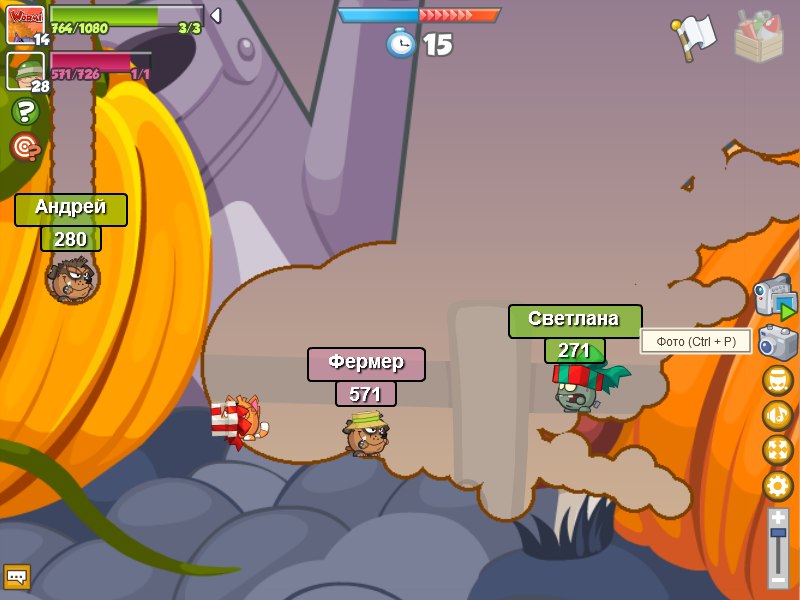Open settings with the gear button
Image resolution: width=800 pixels, height=600 pixels.
click(777, 486)
